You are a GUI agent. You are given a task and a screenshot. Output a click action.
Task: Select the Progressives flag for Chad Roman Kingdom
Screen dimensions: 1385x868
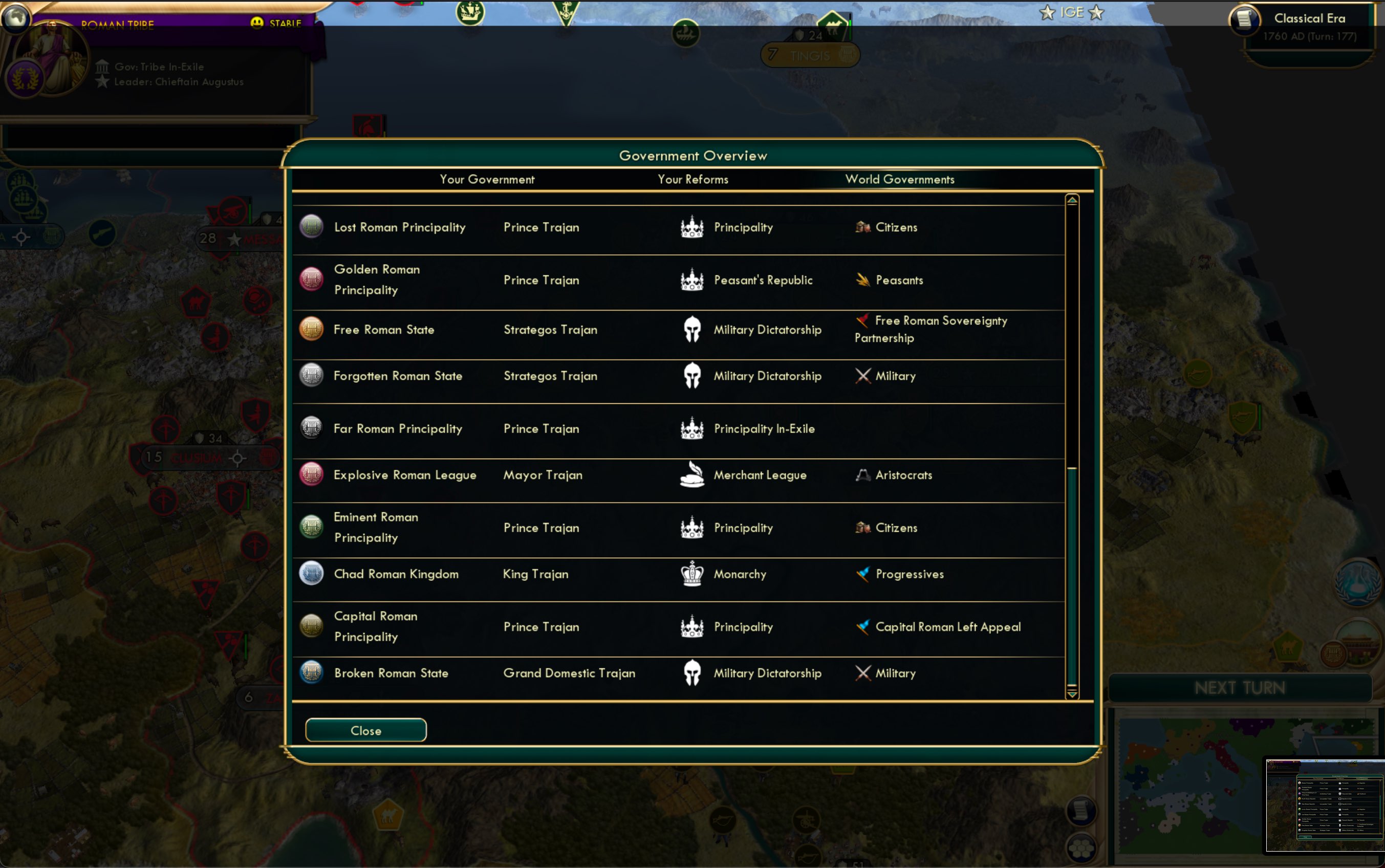pos(863,574)
